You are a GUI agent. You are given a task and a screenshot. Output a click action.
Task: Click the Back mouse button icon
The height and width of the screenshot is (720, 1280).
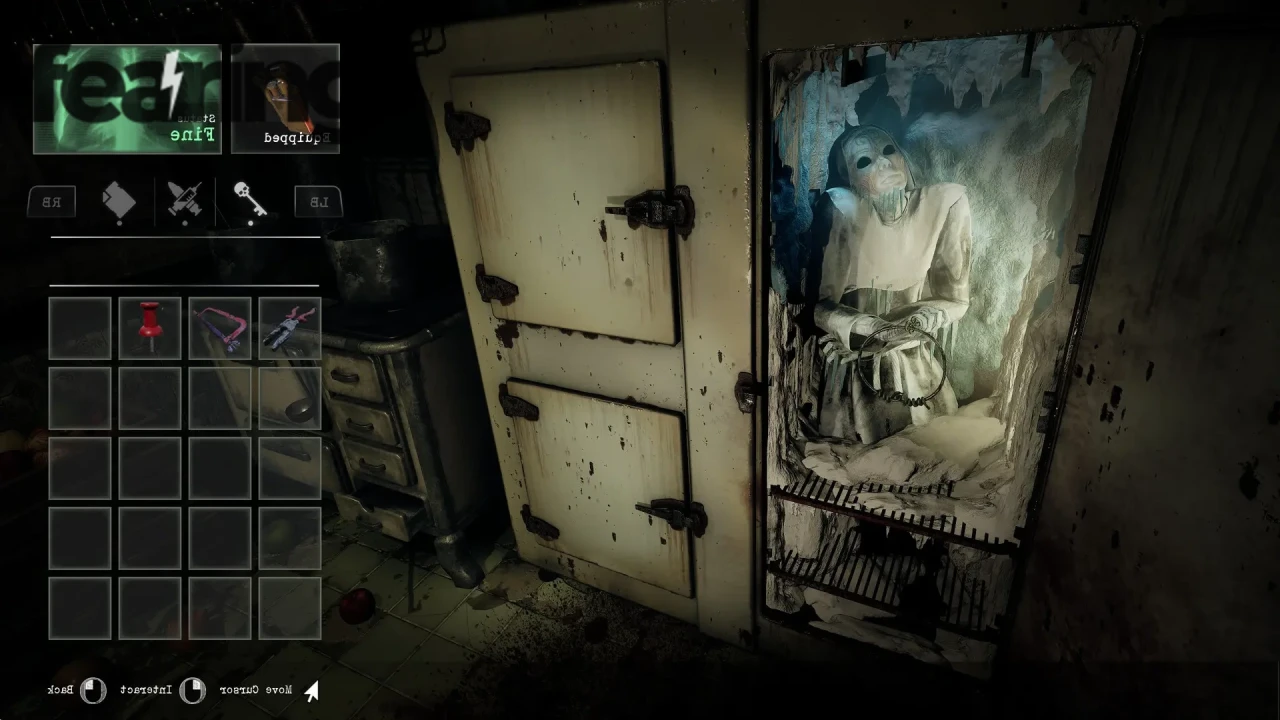point(91,690)
